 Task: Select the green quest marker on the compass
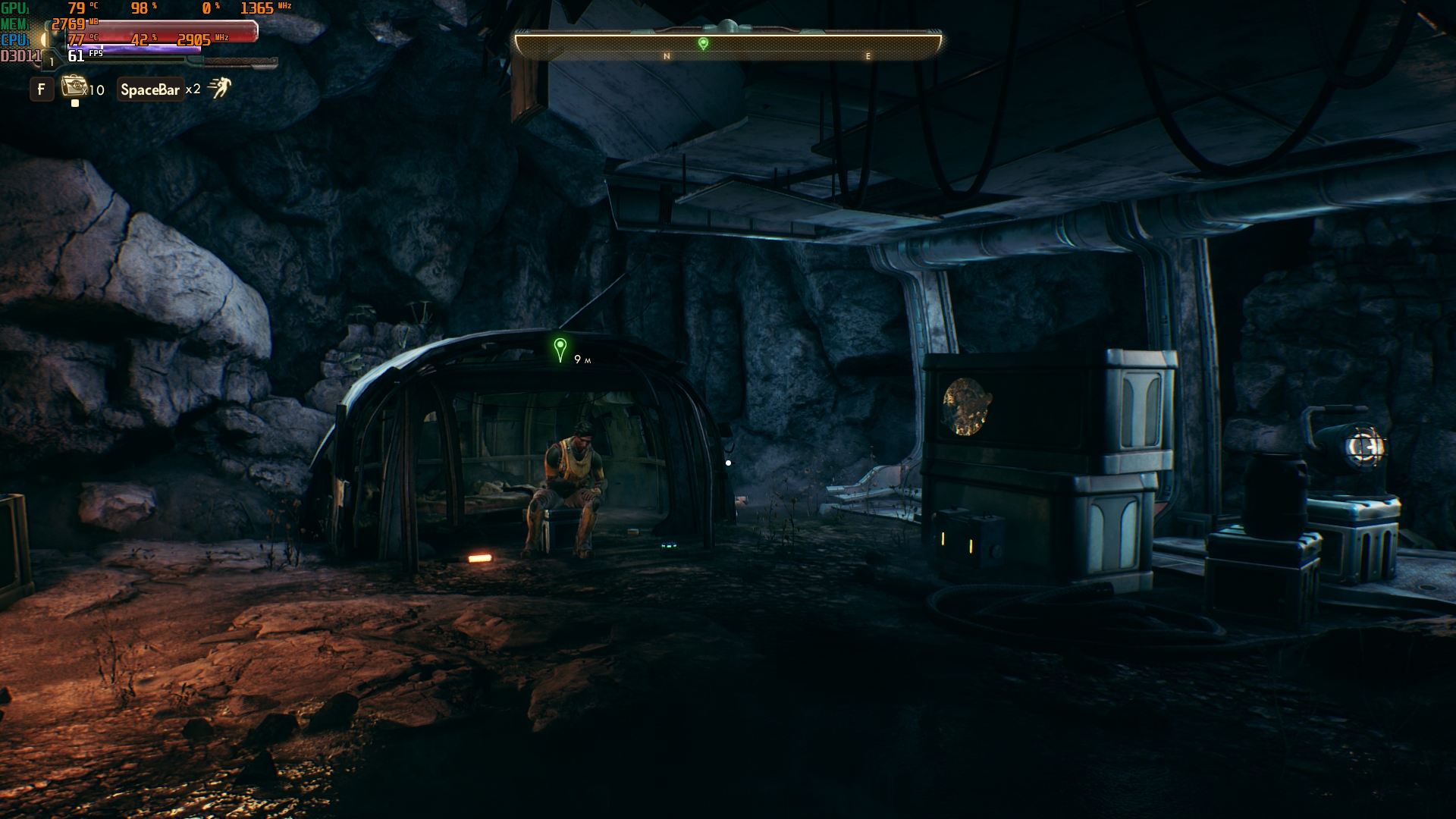point(703,43)
